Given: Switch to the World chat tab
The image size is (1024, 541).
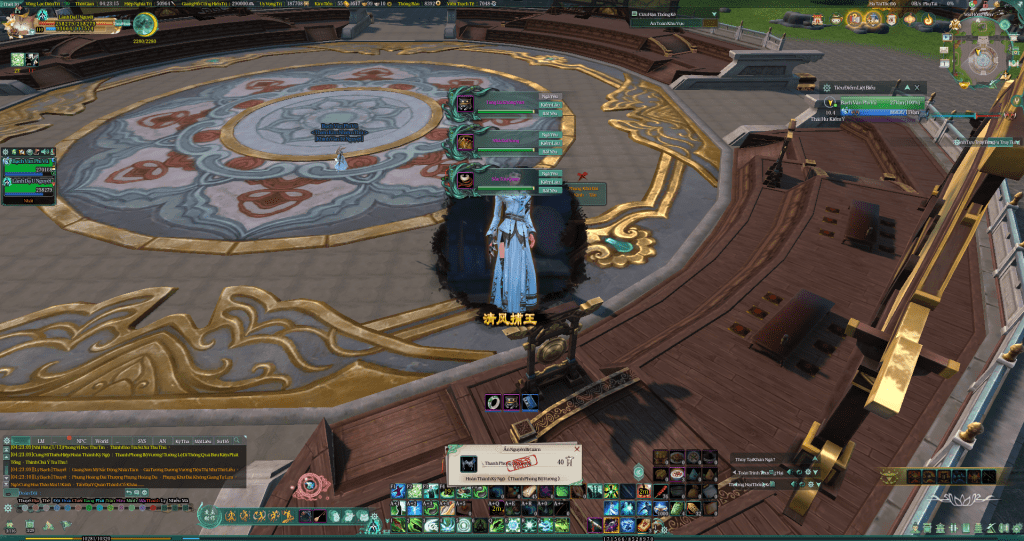Looking at the screenshot, I should coord(101,440).
